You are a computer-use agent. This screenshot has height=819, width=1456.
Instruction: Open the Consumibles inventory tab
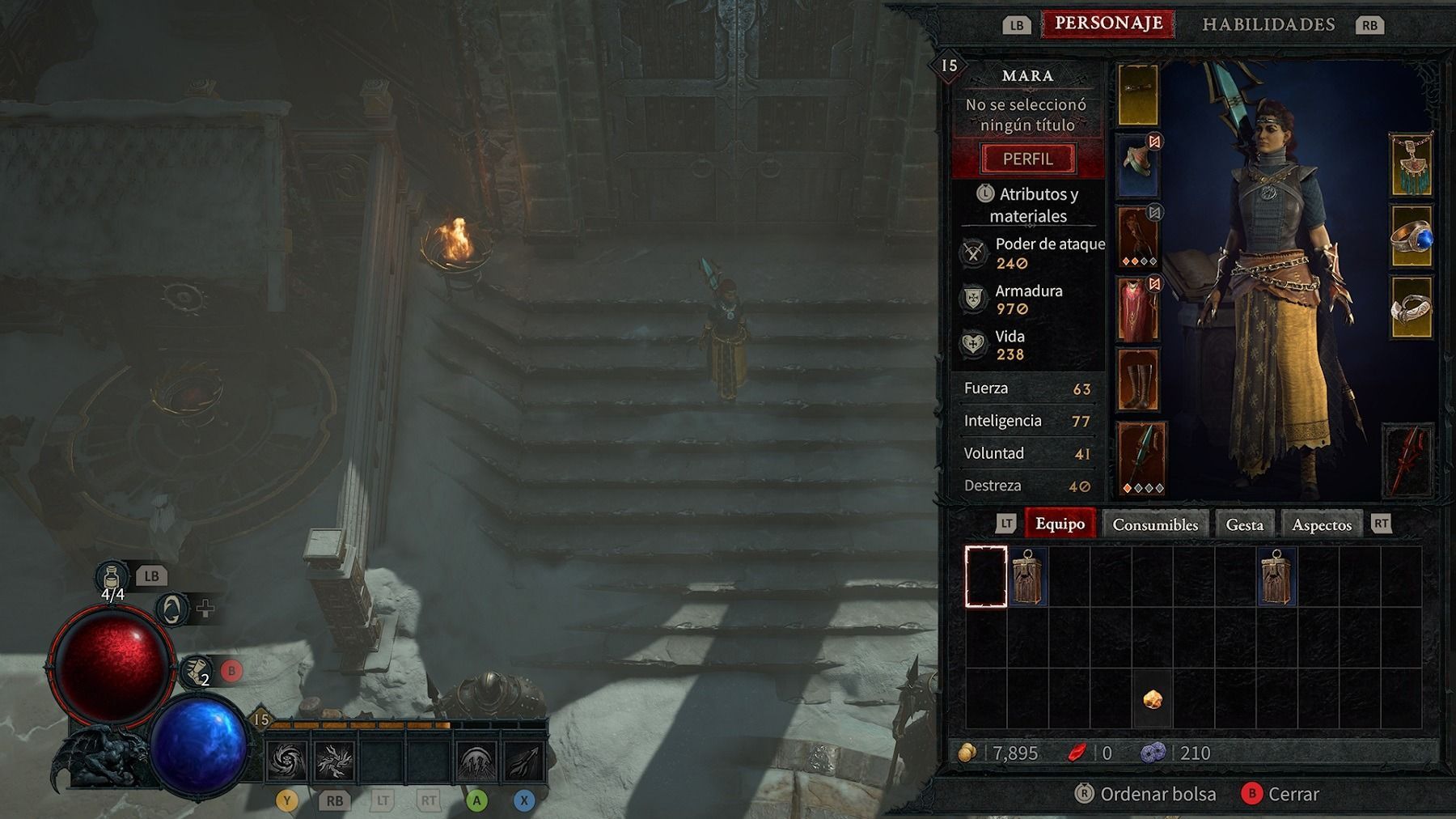click(1154, 524)
